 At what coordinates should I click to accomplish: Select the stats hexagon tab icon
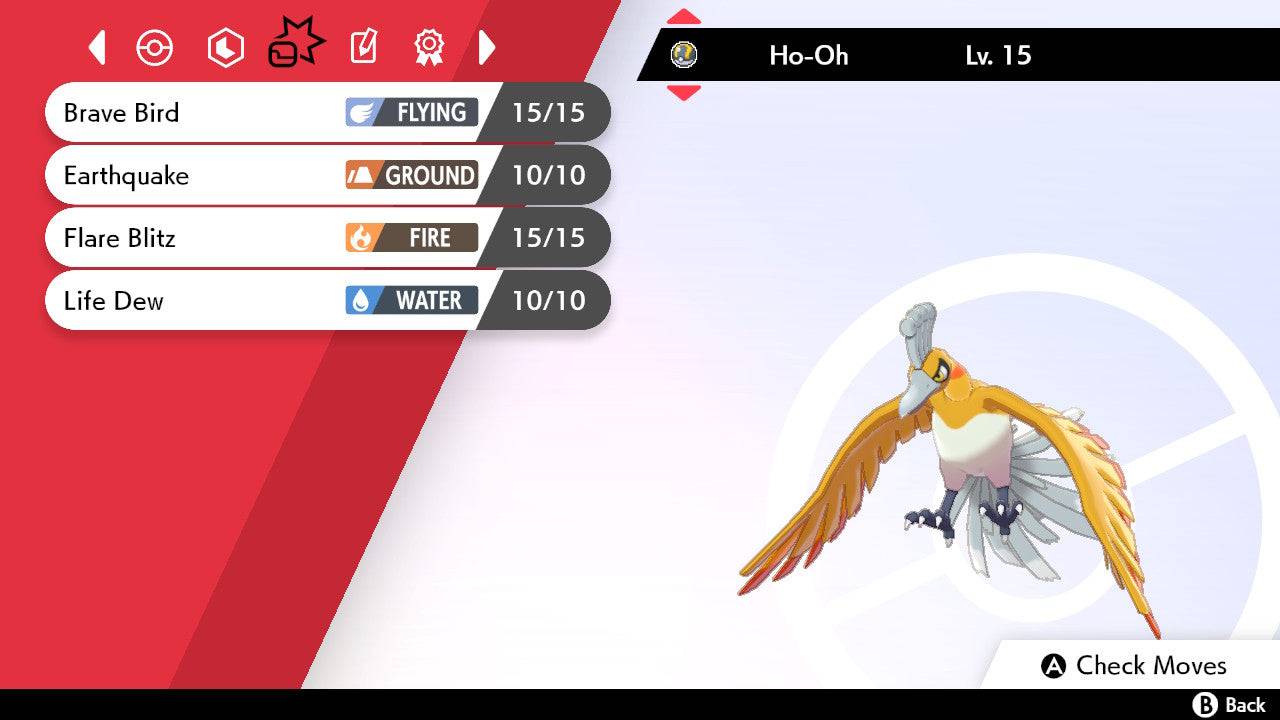225,46
